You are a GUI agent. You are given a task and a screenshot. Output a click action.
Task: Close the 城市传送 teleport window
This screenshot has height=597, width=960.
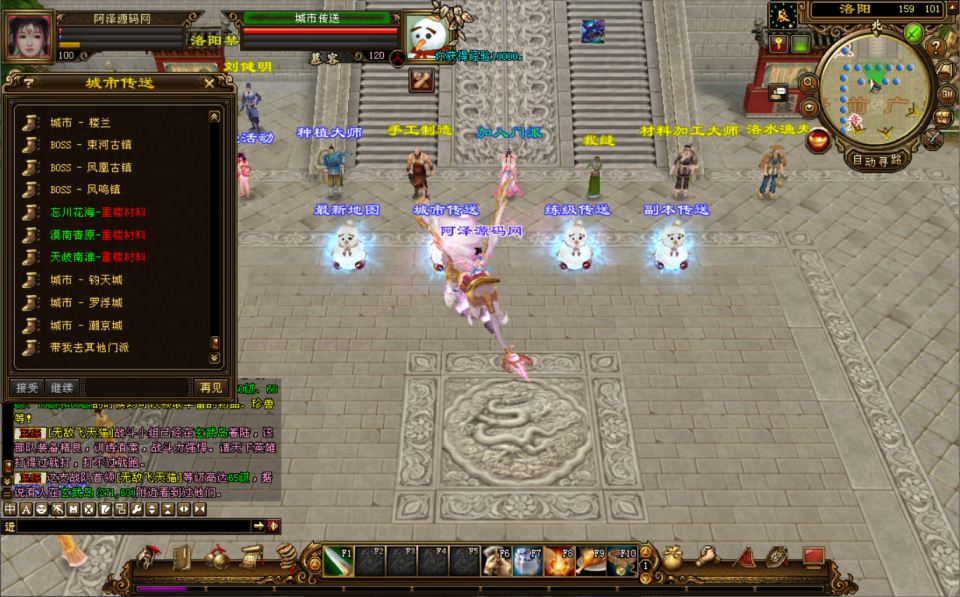(x=209, y=83)
